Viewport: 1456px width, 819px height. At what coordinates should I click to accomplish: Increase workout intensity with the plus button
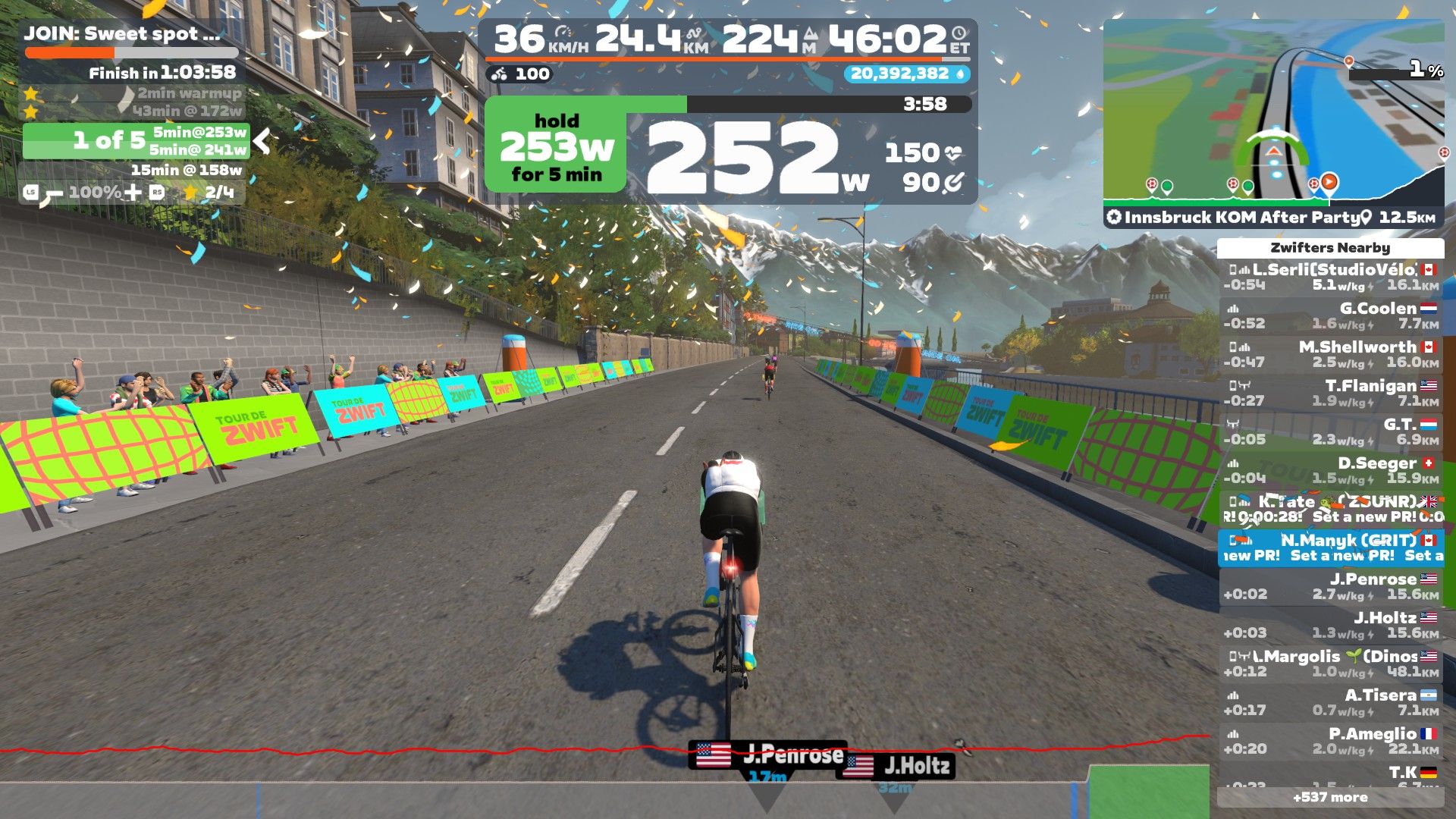point(133,193)
